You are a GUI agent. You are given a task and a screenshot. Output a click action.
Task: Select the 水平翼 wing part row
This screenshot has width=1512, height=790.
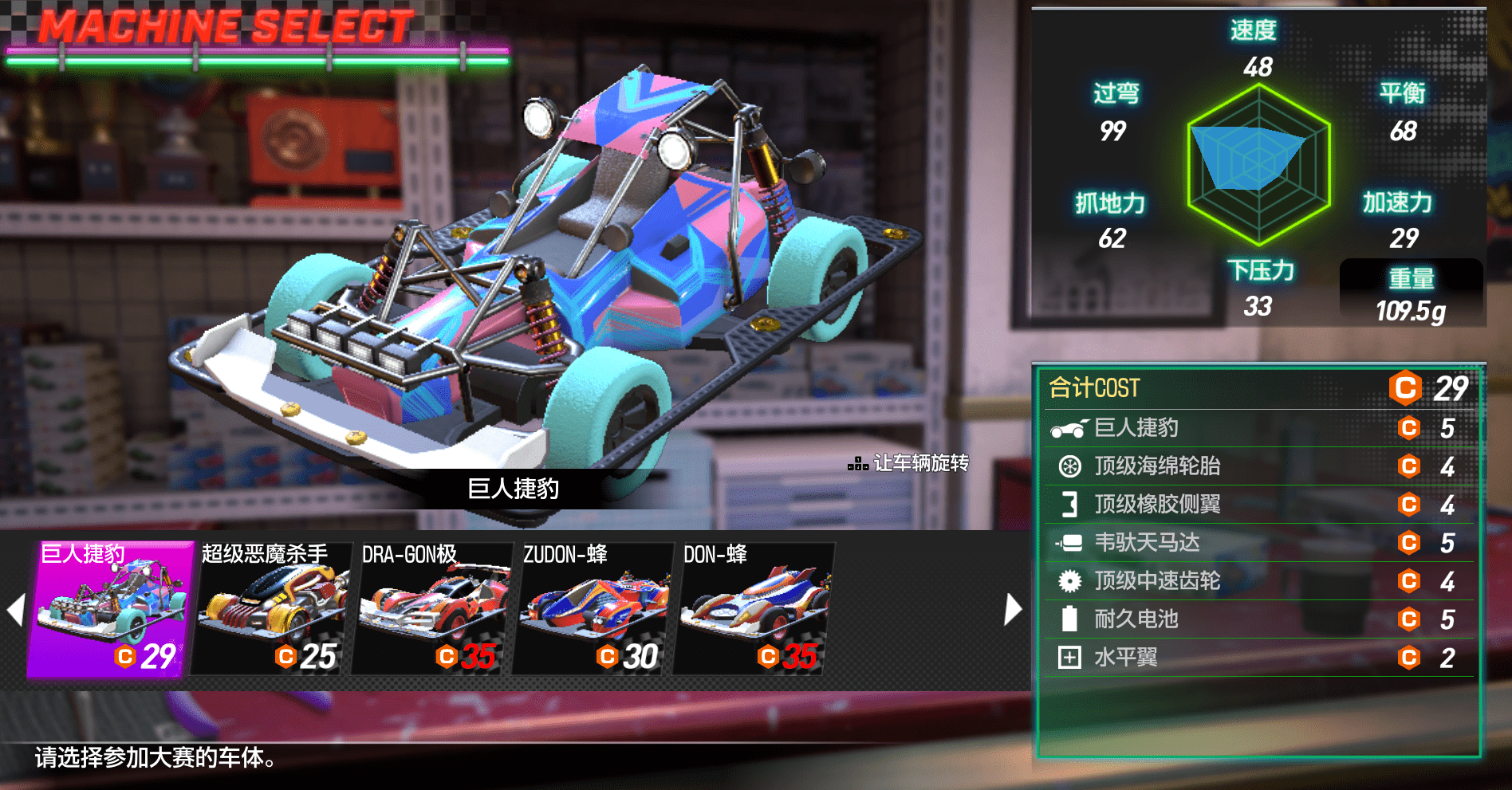click(x=1258, y=658)
